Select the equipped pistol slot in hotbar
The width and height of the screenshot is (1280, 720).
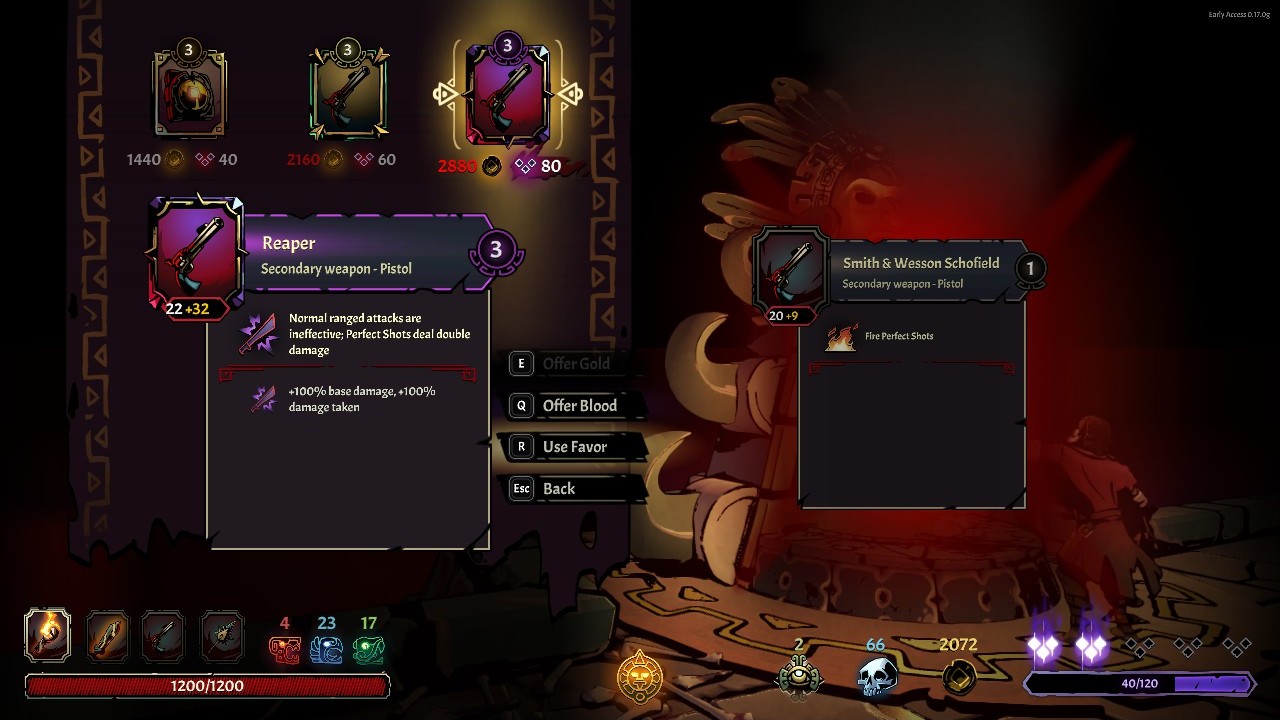click(x=163, y=635)
